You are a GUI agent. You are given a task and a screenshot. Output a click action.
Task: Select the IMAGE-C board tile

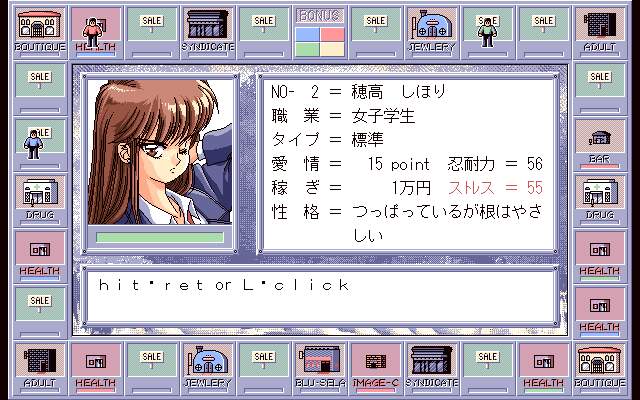point(374,367)
